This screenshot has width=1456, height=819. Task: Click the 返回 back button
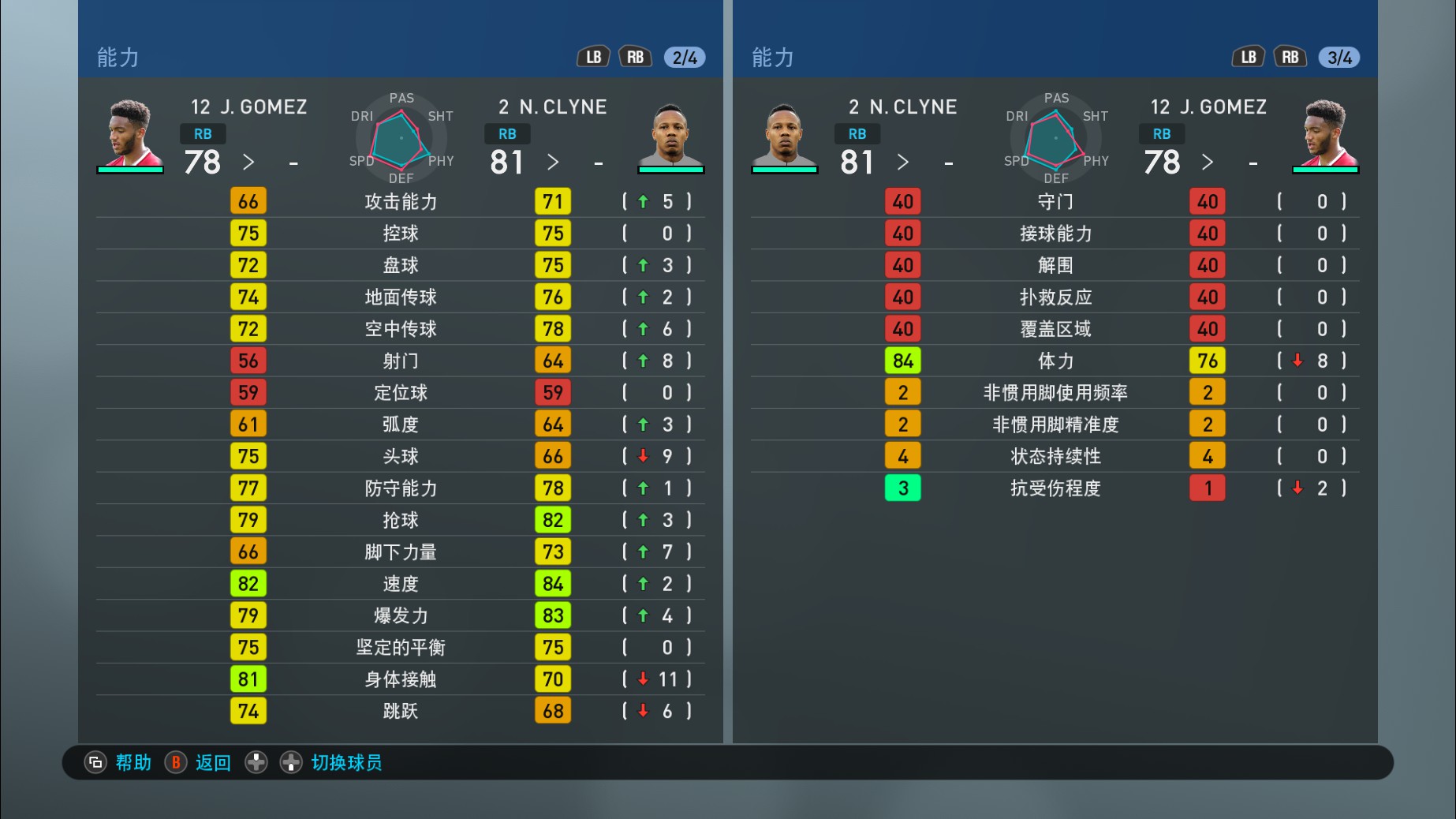[x=211, y=763]
